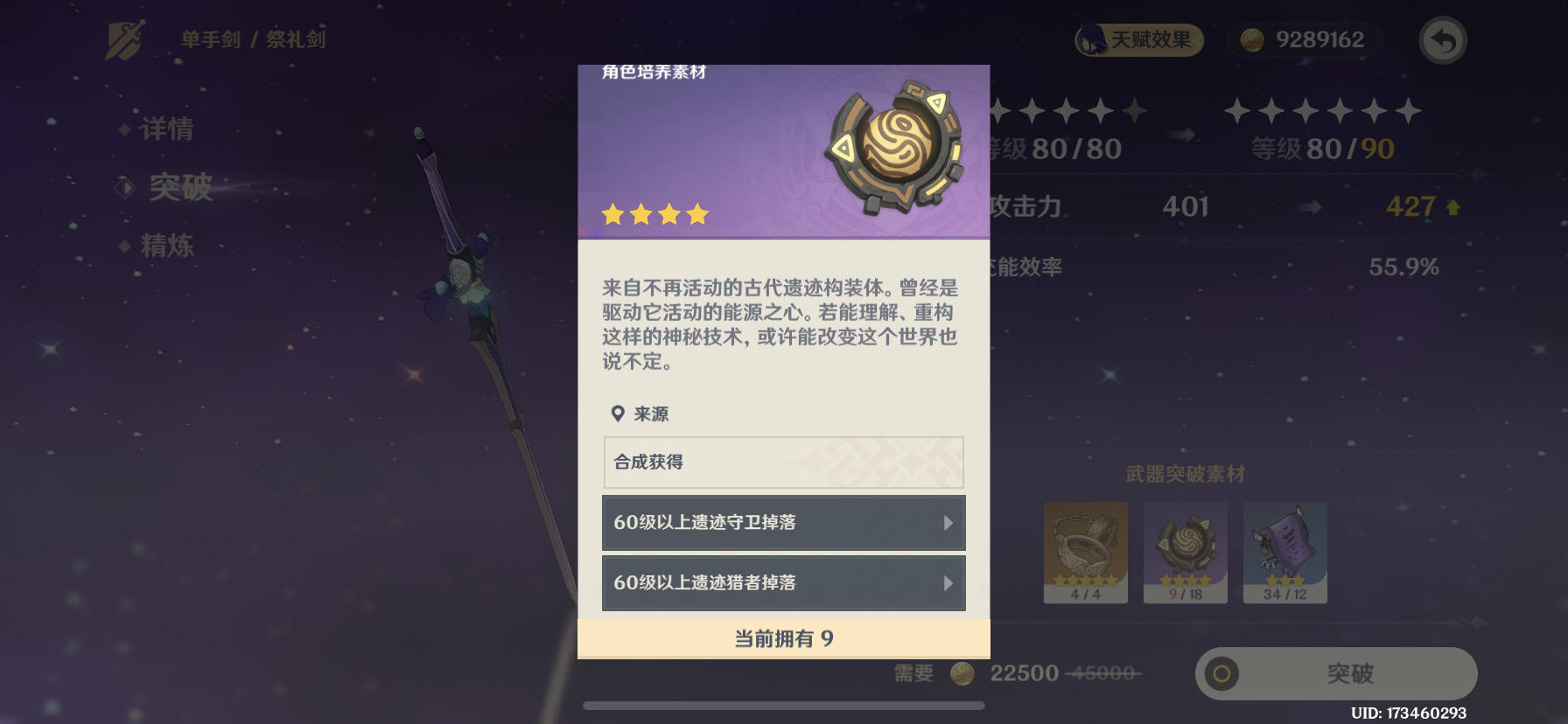Click the 当前拥有 9 ownership bar
This screenshot has width=1568, height=724.
coord(781,637)
